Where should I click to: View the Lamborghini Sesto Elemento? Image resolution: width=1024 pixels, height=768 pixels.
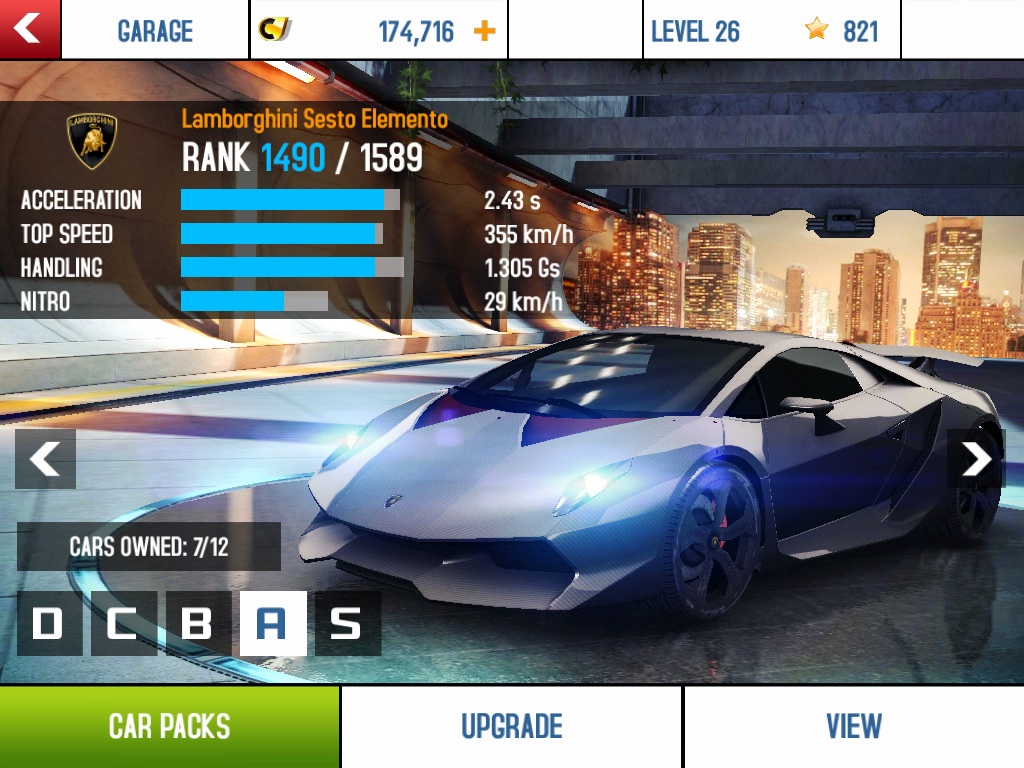(854, 727)
